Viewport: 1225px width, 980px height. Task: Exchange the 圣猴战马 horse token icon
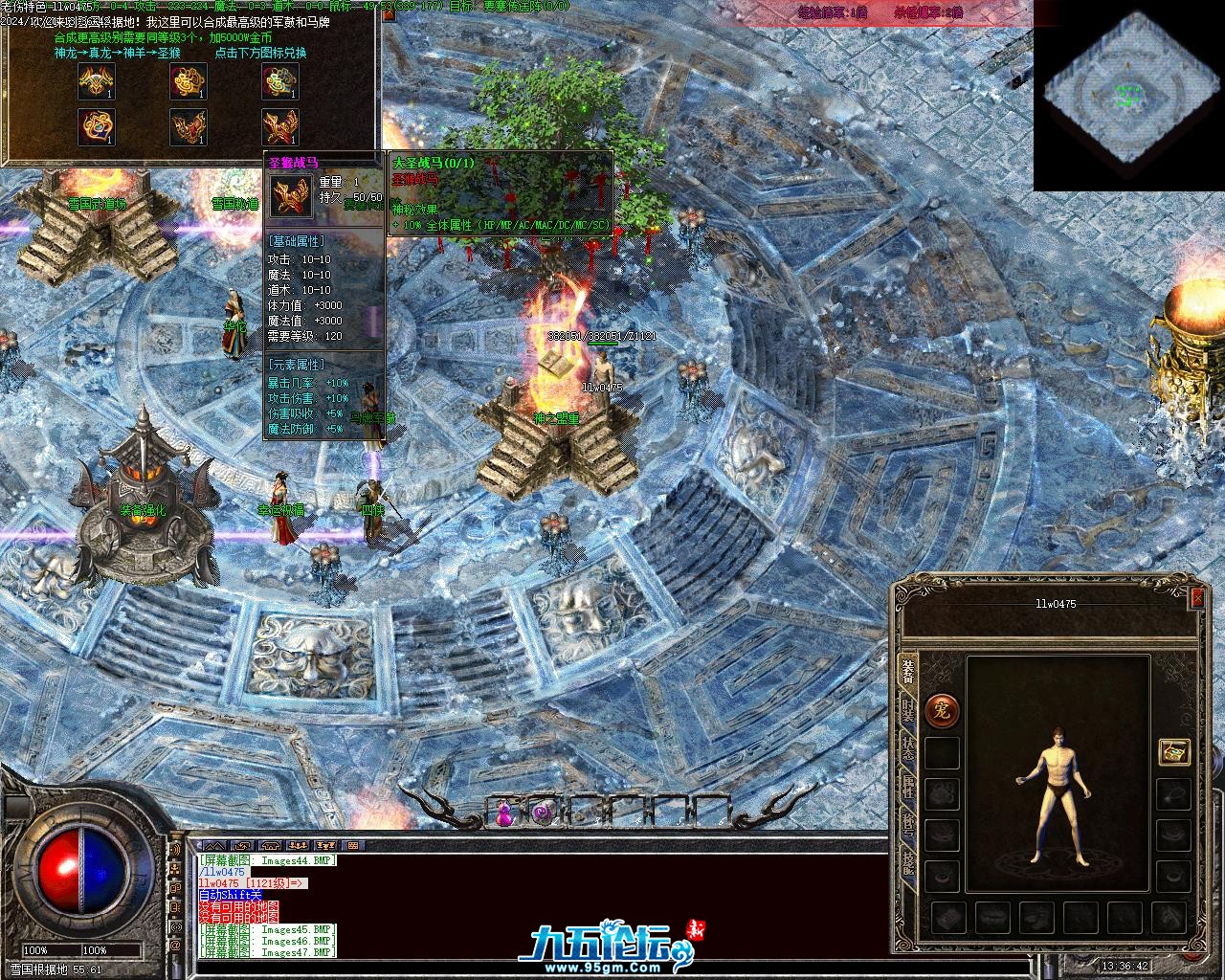[280, 126]
